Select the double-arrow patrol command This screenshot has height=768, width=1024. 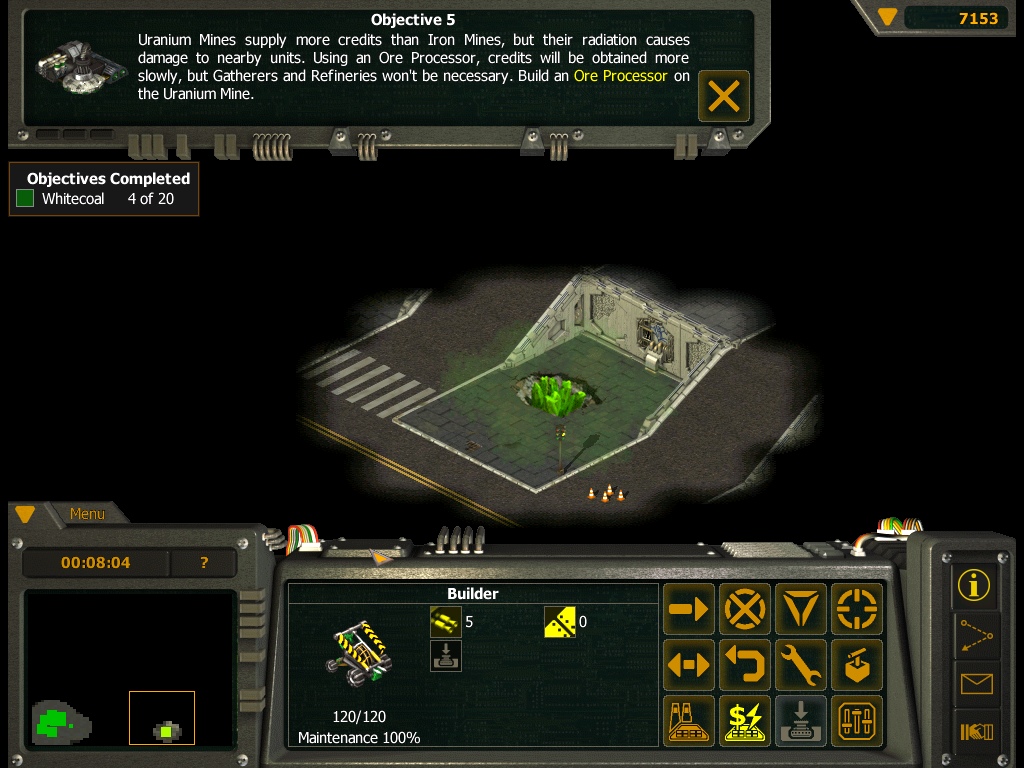coord(689,665)
